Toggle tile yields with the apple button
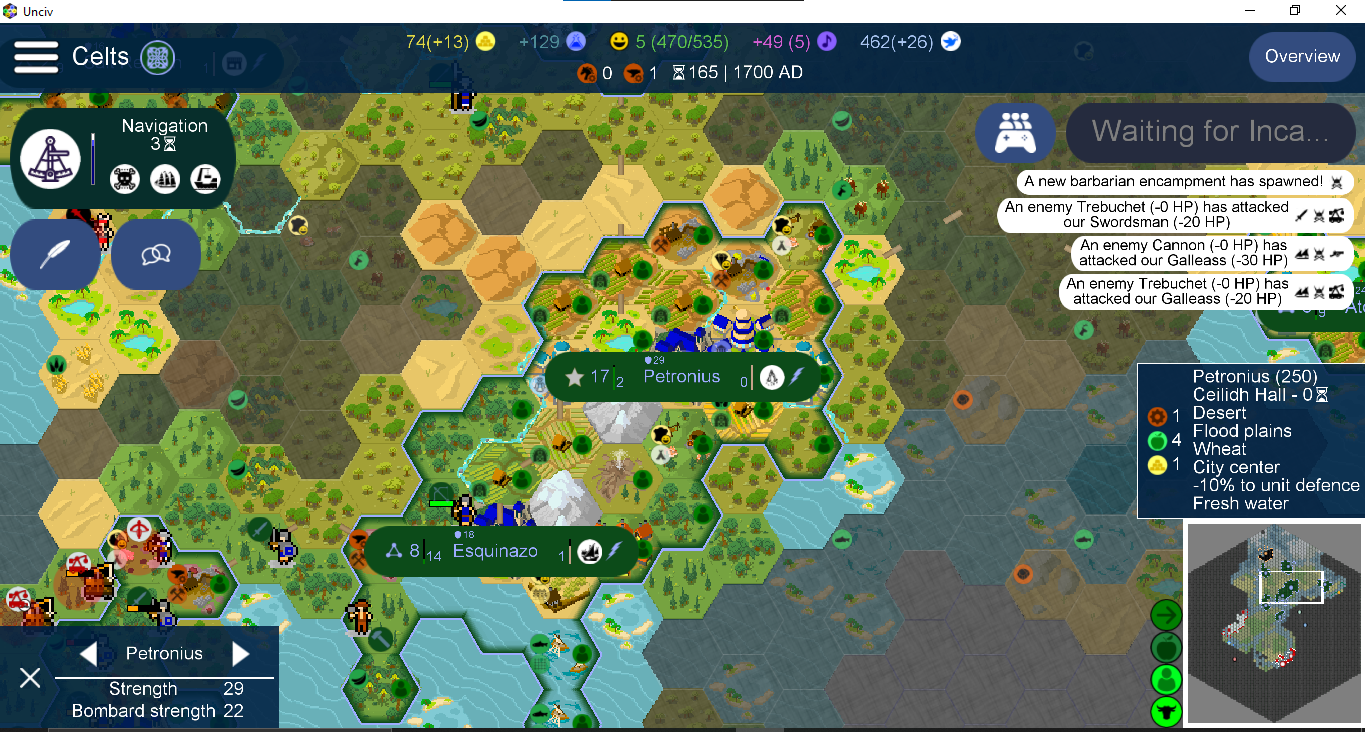Screen dimensions: 1365x732 pos(1165,647)
